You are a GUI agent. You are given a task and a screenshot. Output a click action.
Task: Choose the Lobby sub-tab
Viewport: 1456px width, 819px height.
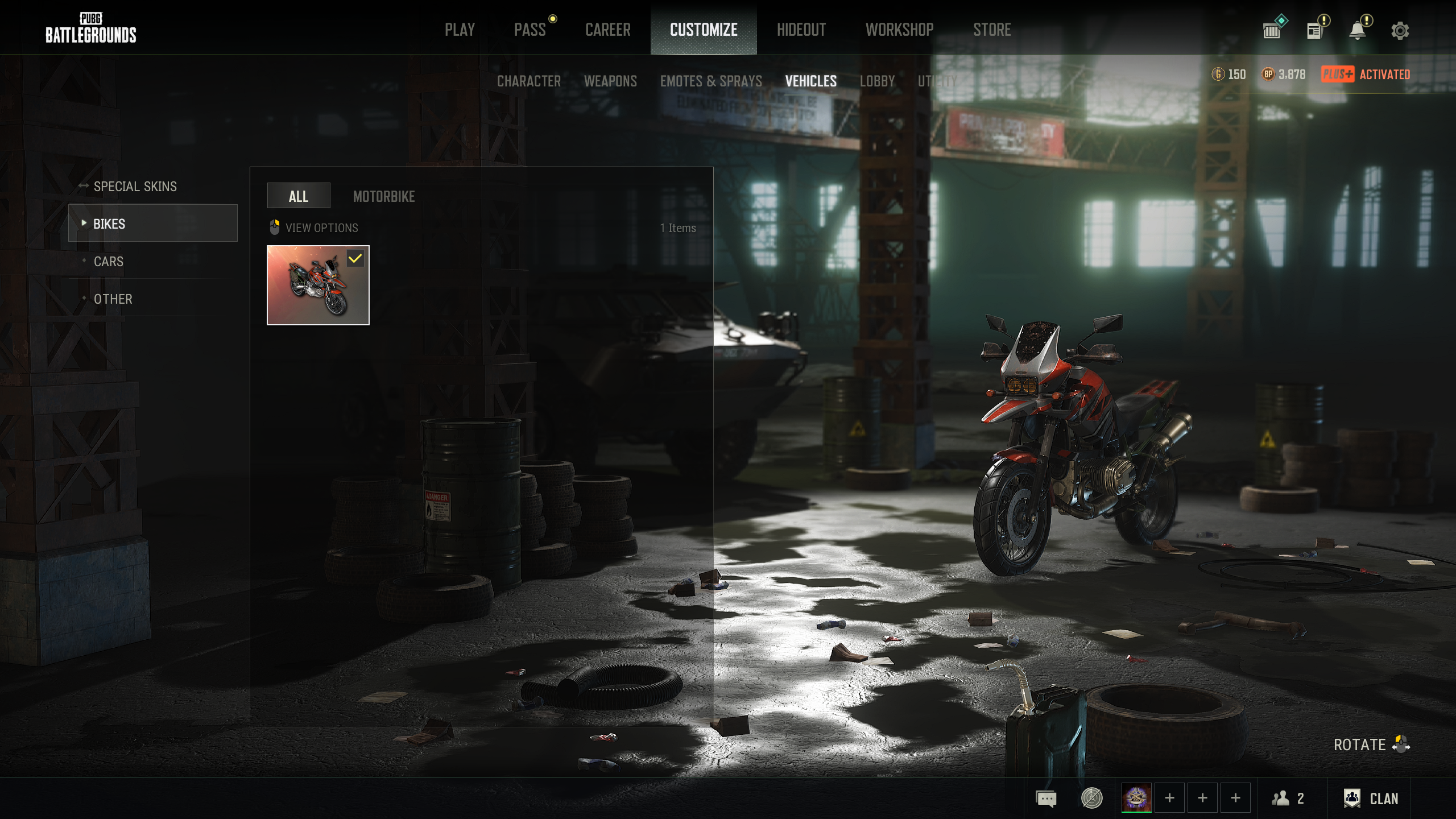coord(877,81)
